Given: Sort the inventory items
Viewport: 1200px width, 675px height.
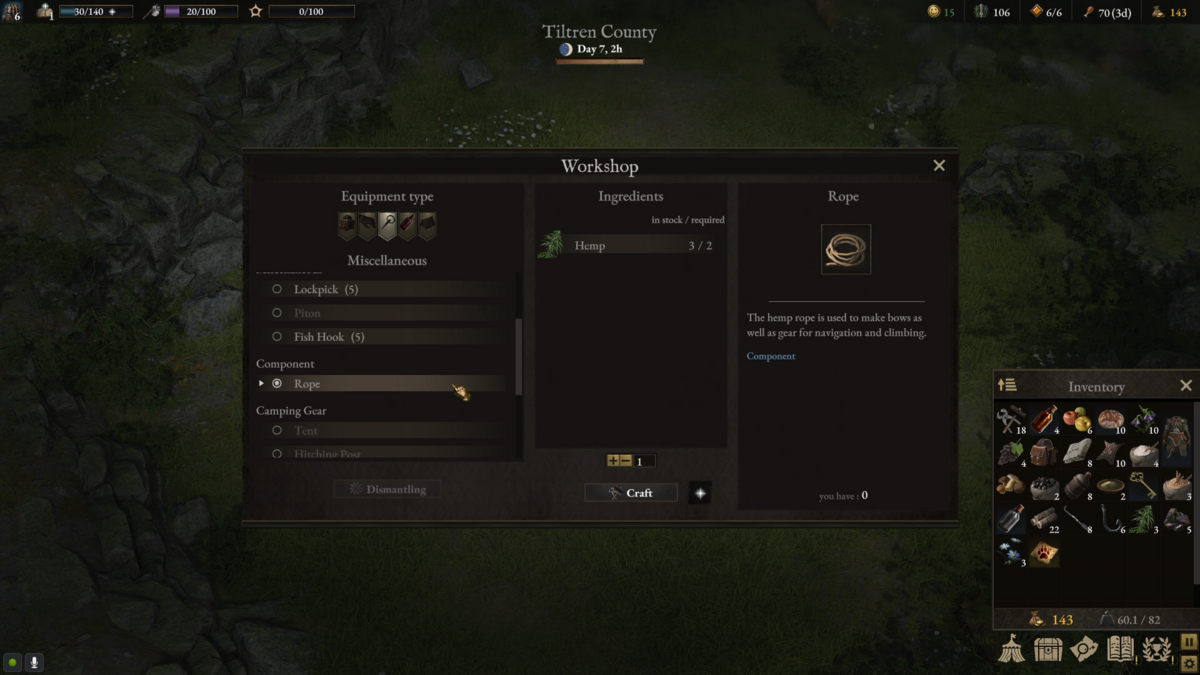Looking at the screenshot, I should pos(1008,386).
